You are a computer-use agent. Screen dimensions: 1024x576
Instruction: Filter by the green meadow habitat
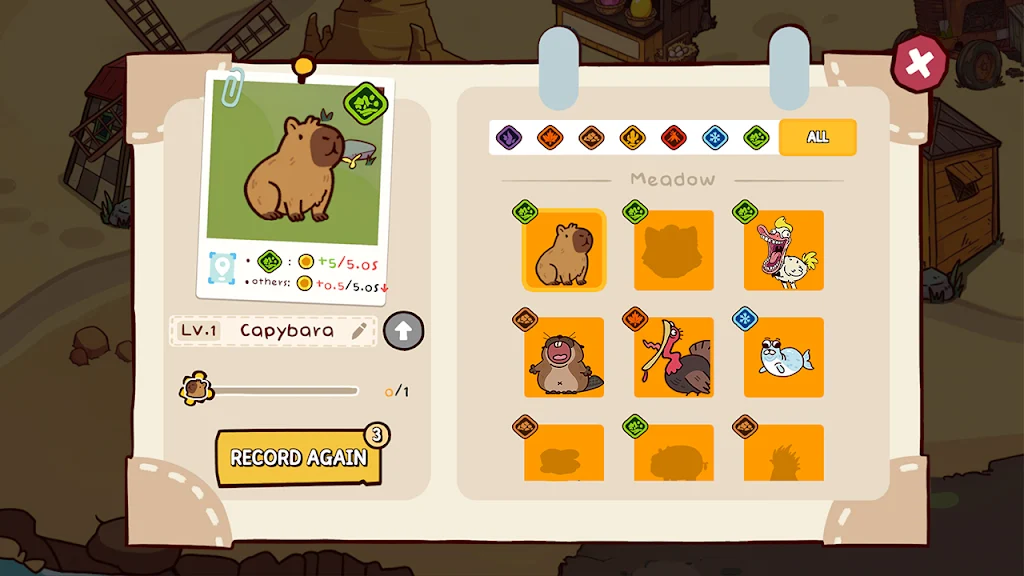click(756, 137)
